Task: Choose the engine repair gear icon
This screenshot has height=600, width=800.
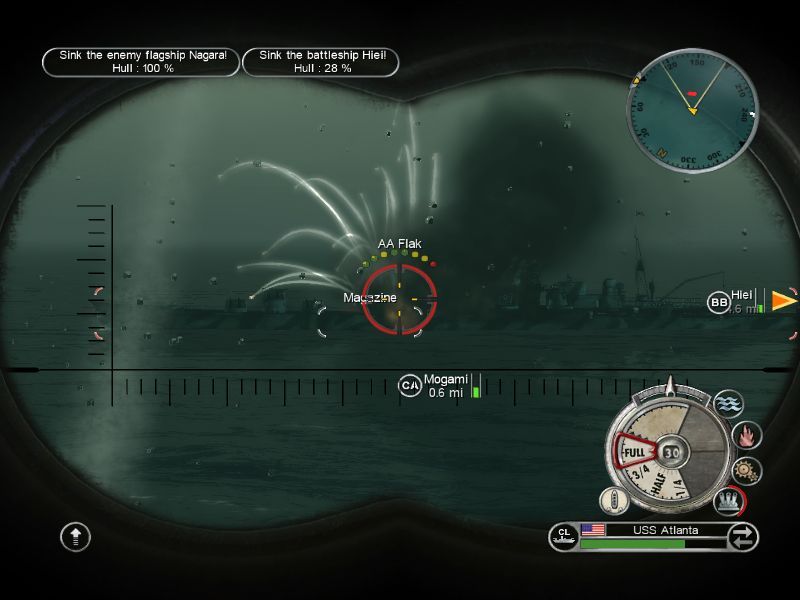Action: tap(746, 470)
